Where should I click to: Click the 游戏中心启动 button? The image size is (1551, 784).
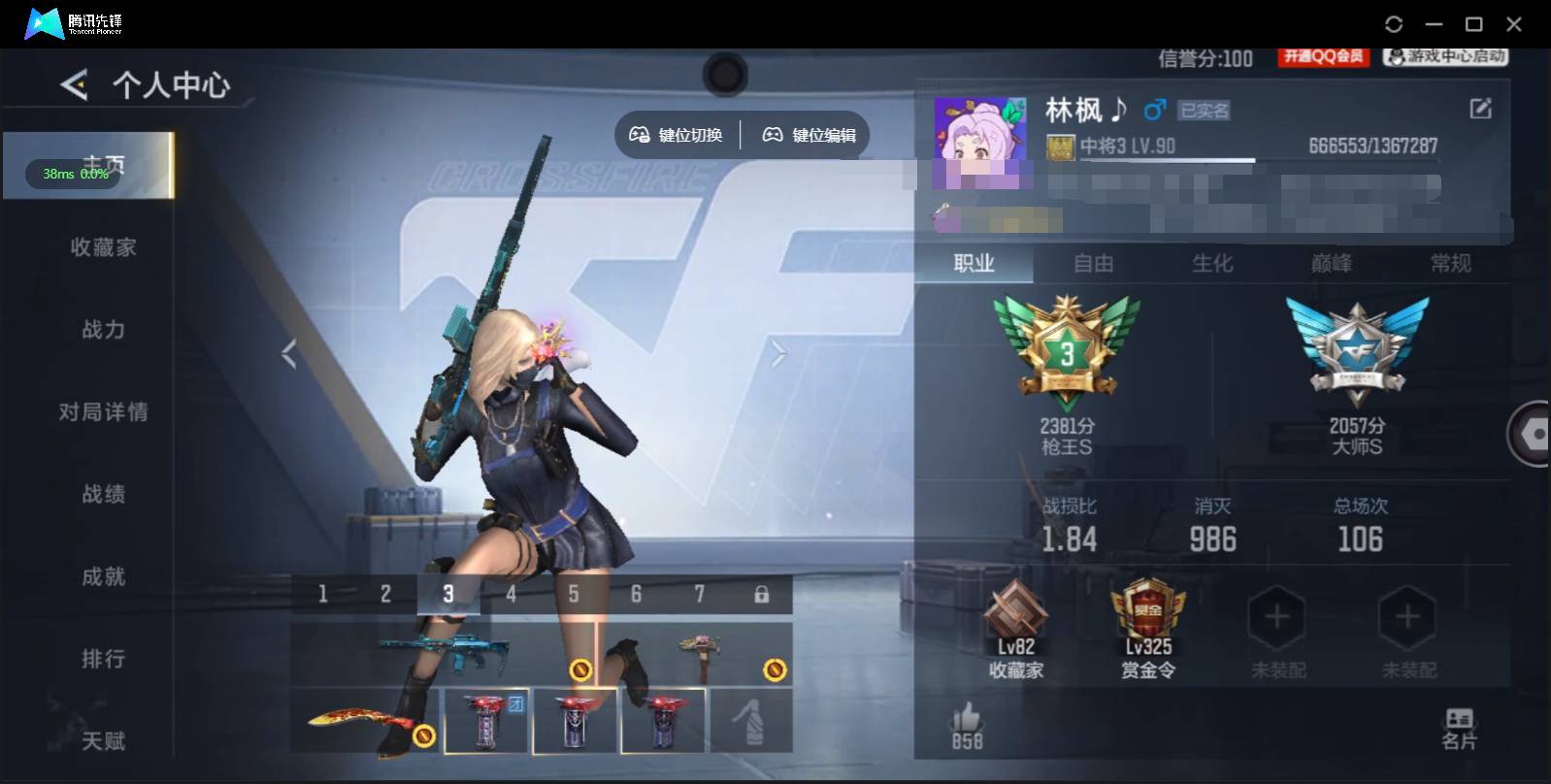click(1443, 57)
